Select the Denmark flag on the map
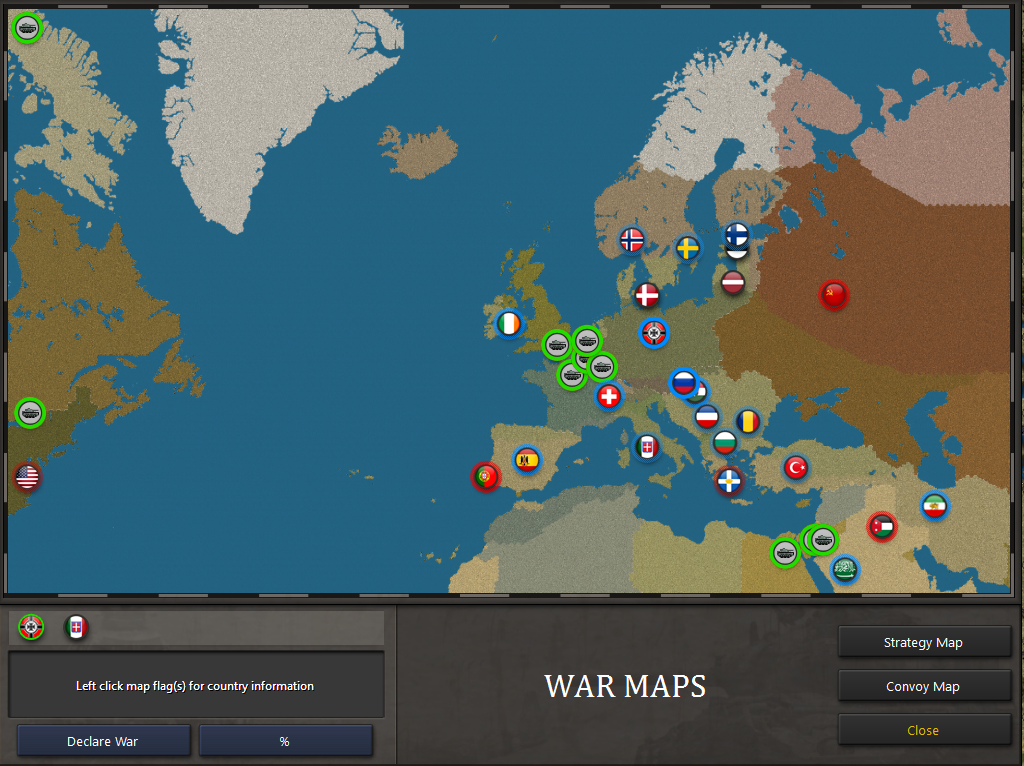 click(x=647, y=295)
